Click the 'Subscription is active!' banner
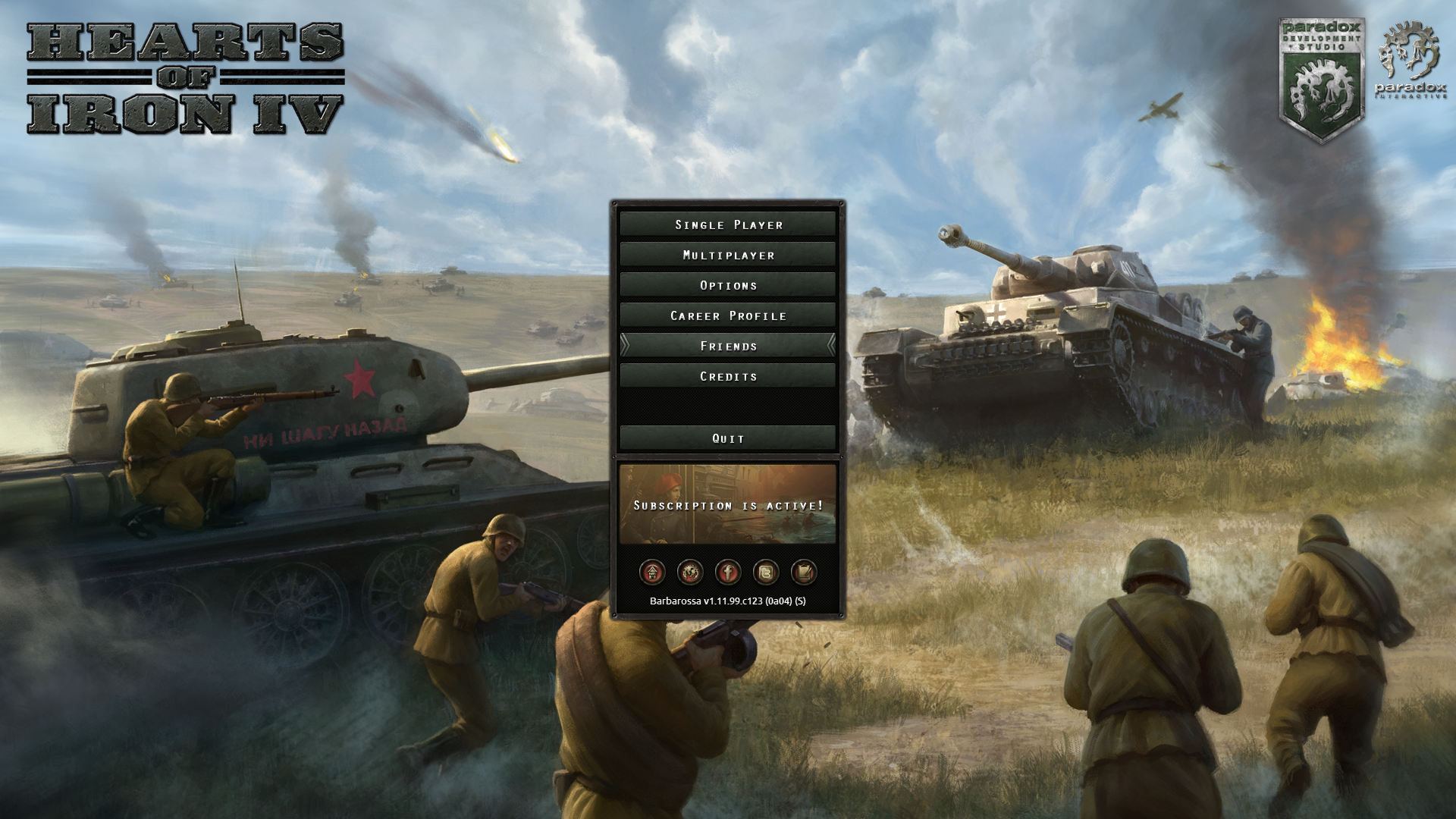The width and height of the screenshot is (1456, 819). (x=728, y=505)
